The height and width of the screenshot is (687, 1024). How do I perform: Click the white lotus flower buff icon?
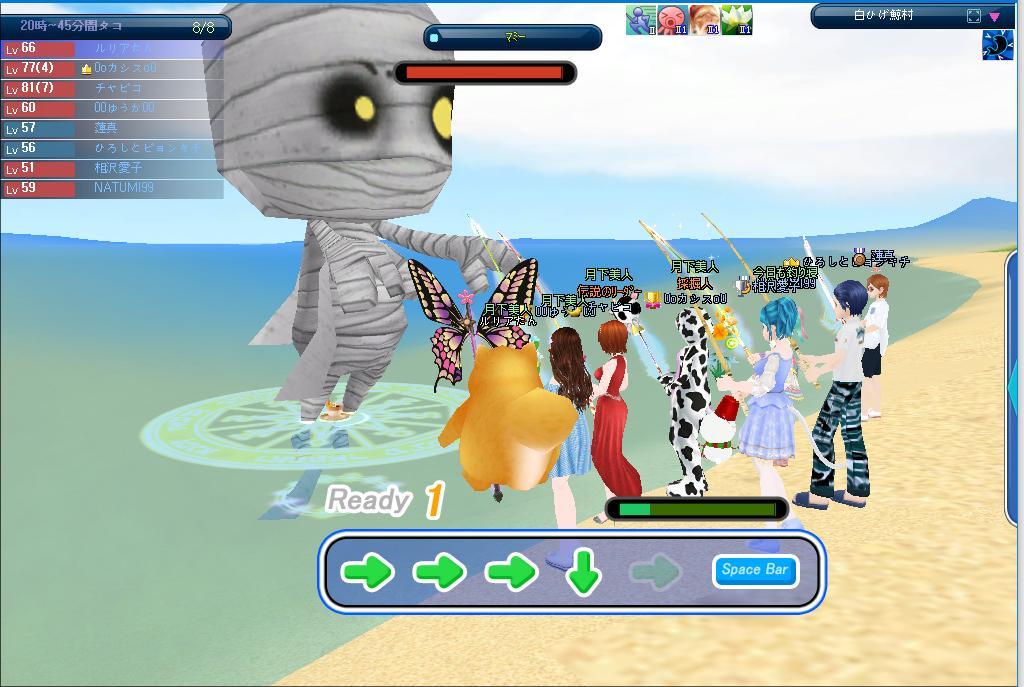point(736,20)
